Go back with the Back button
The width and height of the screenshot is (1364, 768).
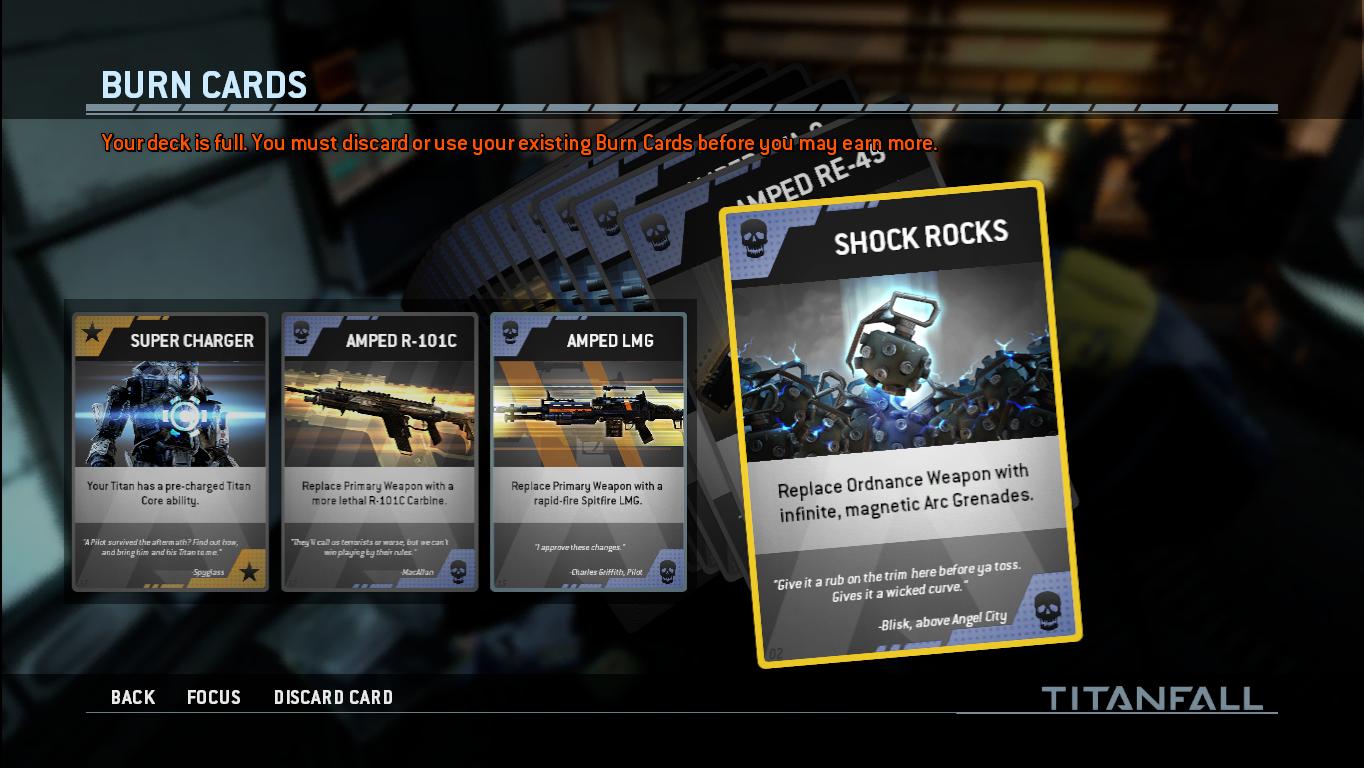tap(133, 697)
